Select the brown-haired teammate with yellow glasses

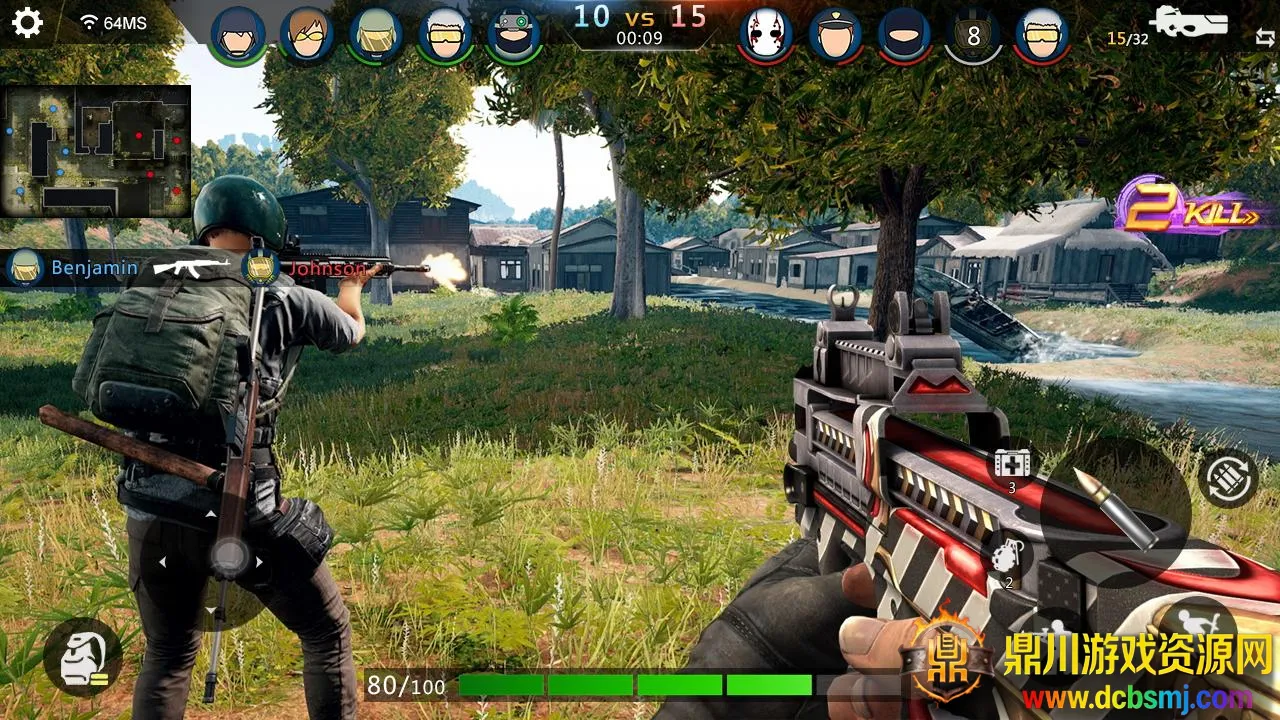pyautogui.click(x=307, y=34)
